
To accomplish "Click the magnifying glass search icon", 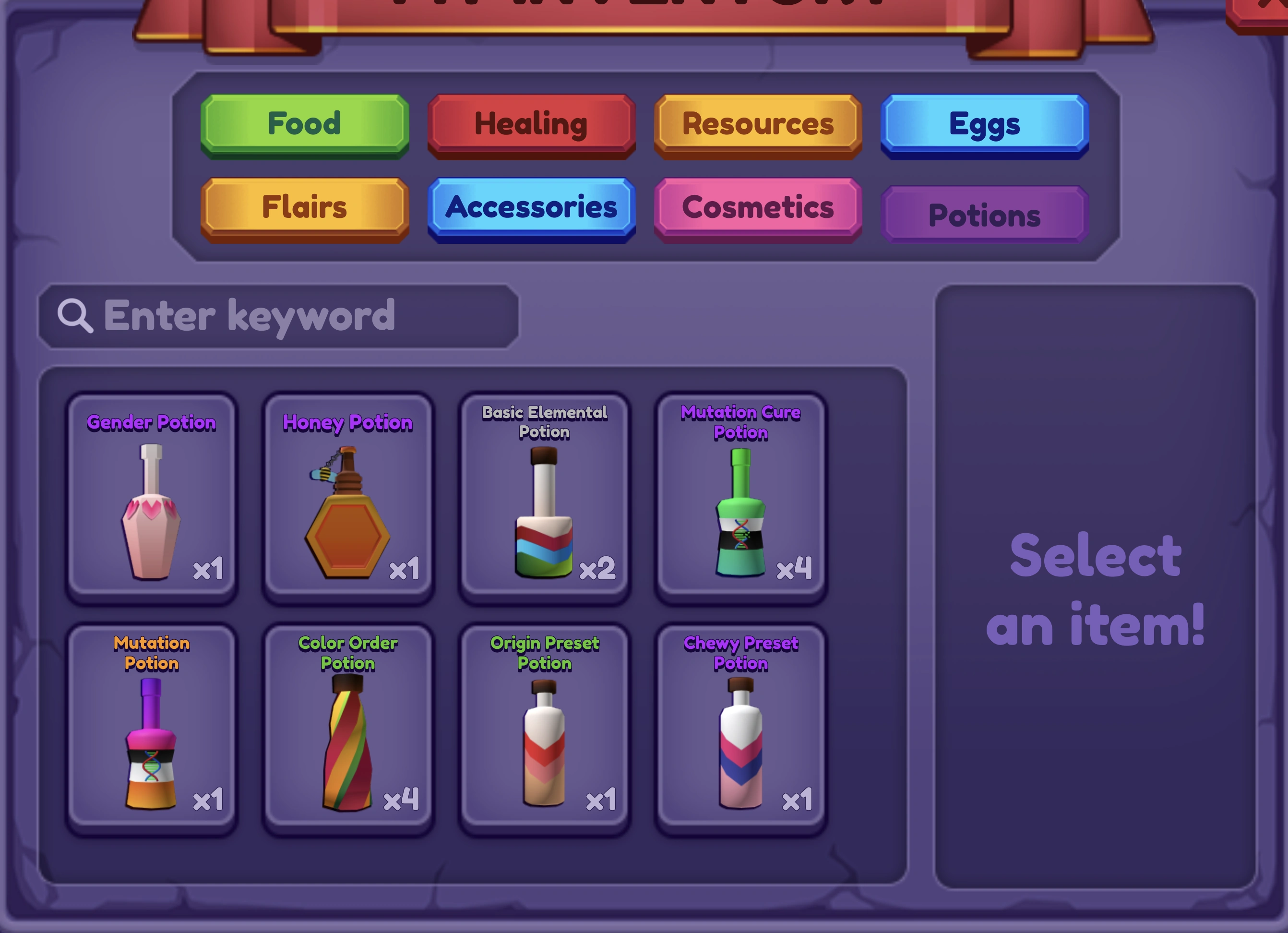I will coord(74,316).
